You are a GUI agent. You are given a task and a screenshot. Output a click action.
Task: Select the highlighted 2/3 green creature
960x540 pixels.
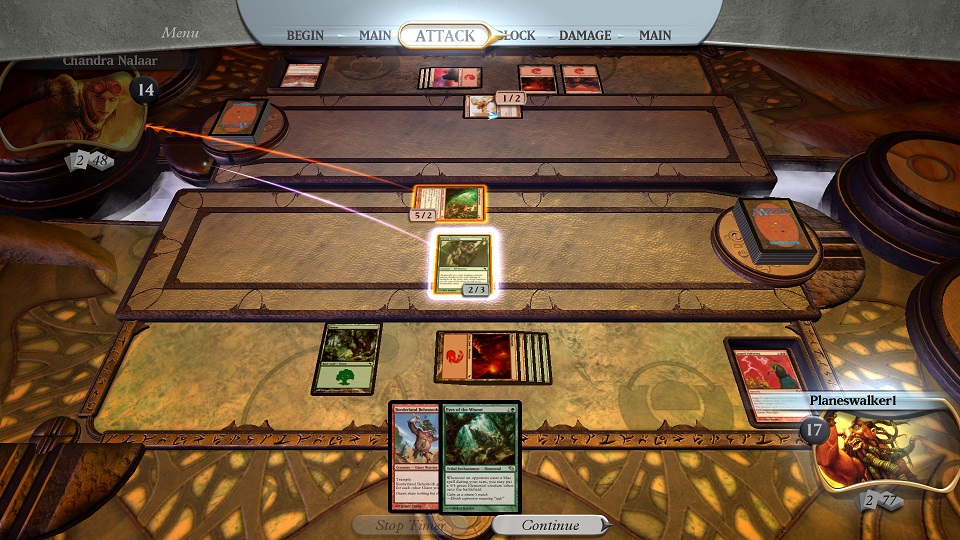click(464, 264)
